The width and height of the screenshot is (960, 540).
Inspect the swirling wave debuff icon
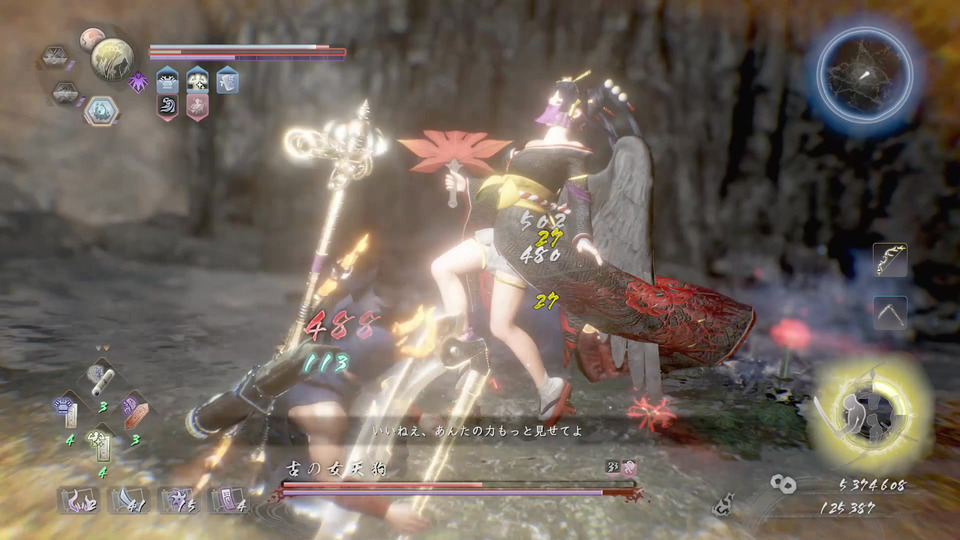(168, 106)
